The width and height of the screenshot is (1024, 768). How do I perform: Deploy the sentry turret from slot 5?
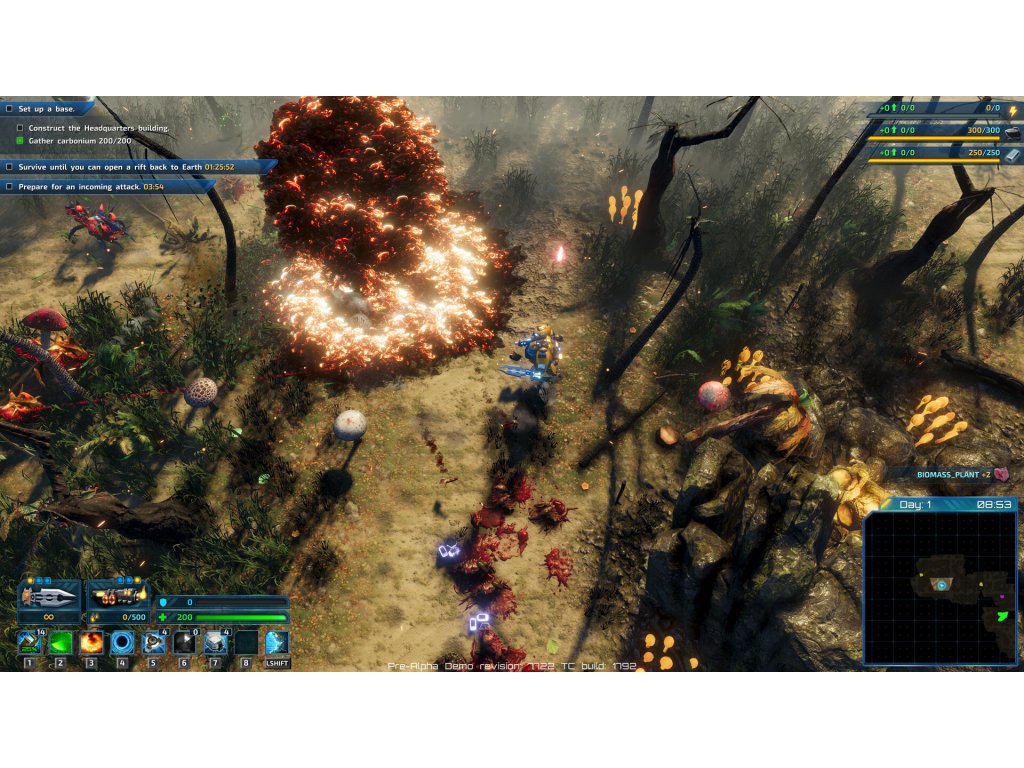click(x=153, y=641)
